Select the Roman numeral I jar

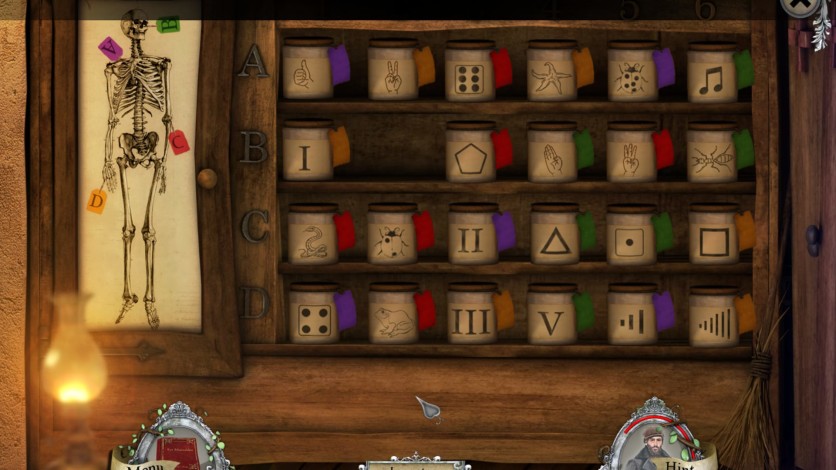point(306,154)
